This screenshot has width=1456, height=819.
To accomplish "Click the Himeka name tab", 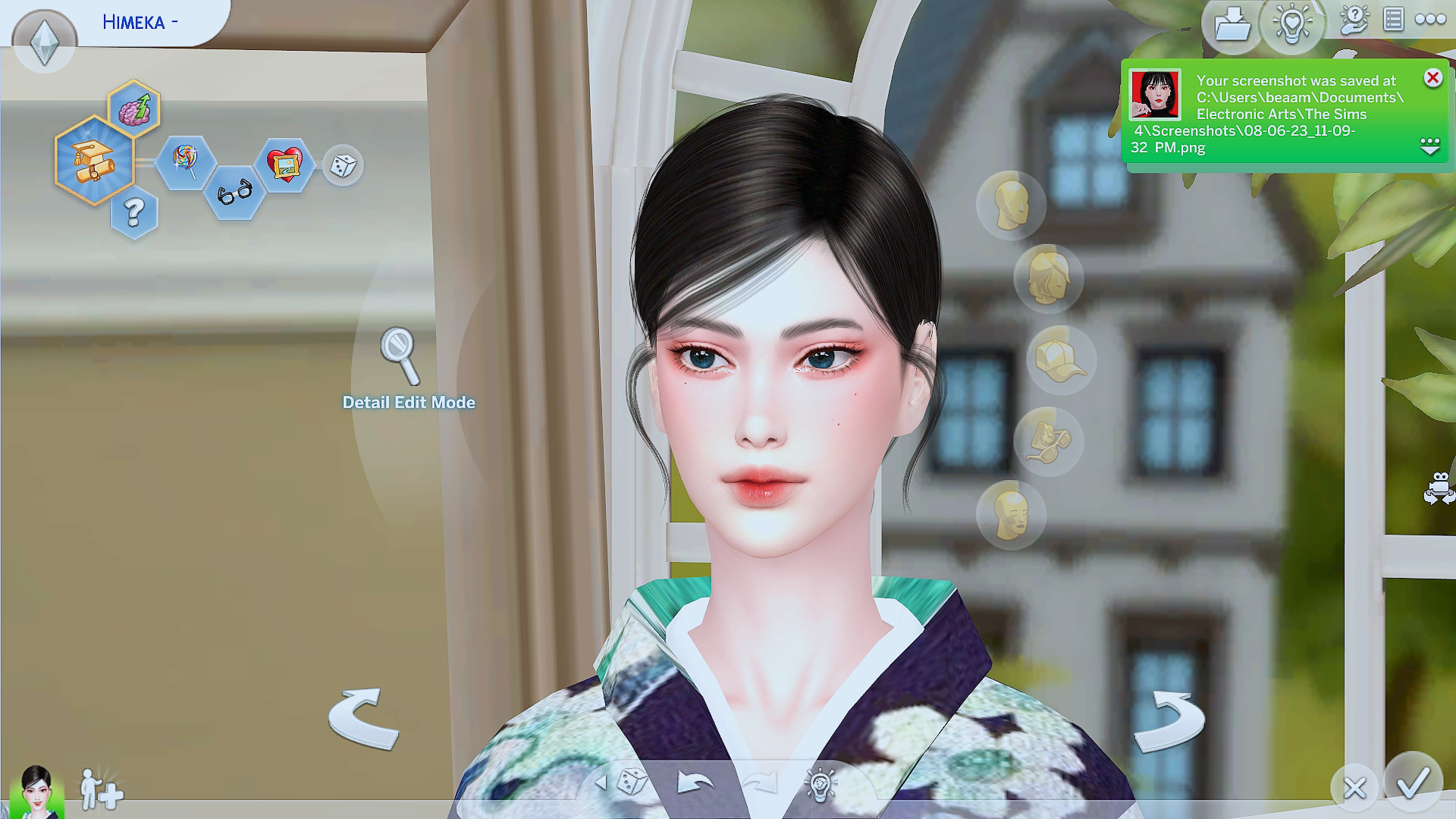I will coord(140,21).
